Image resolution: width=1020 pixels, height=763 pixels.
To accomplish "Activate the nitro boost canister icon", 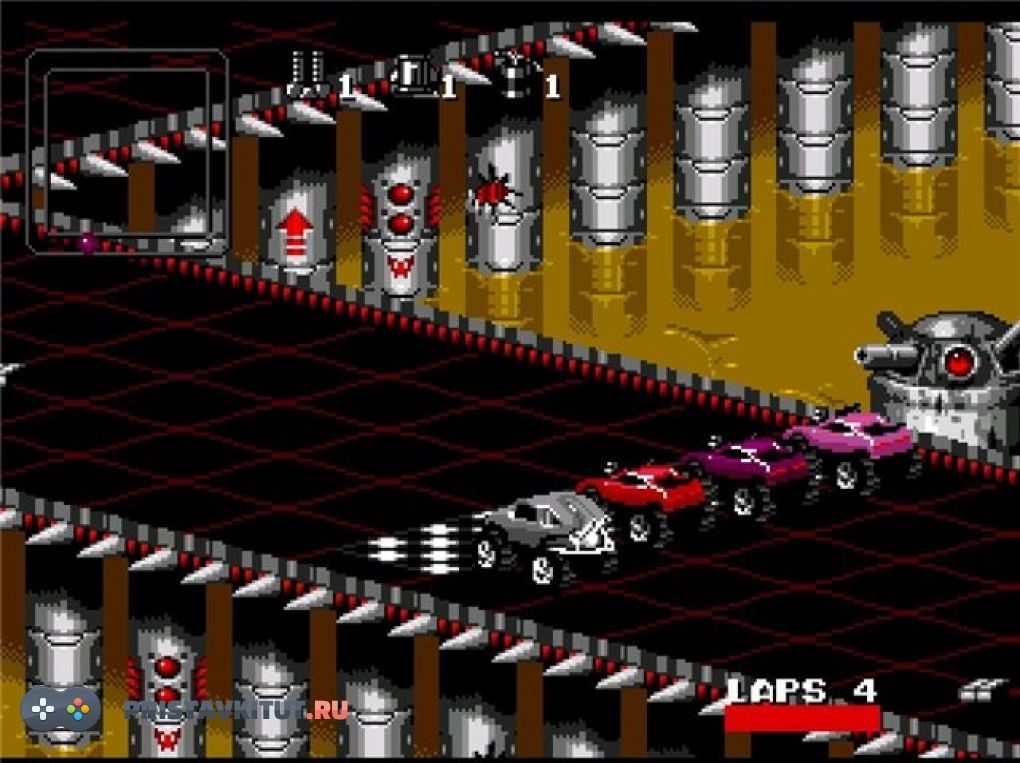I will point(516,75).
